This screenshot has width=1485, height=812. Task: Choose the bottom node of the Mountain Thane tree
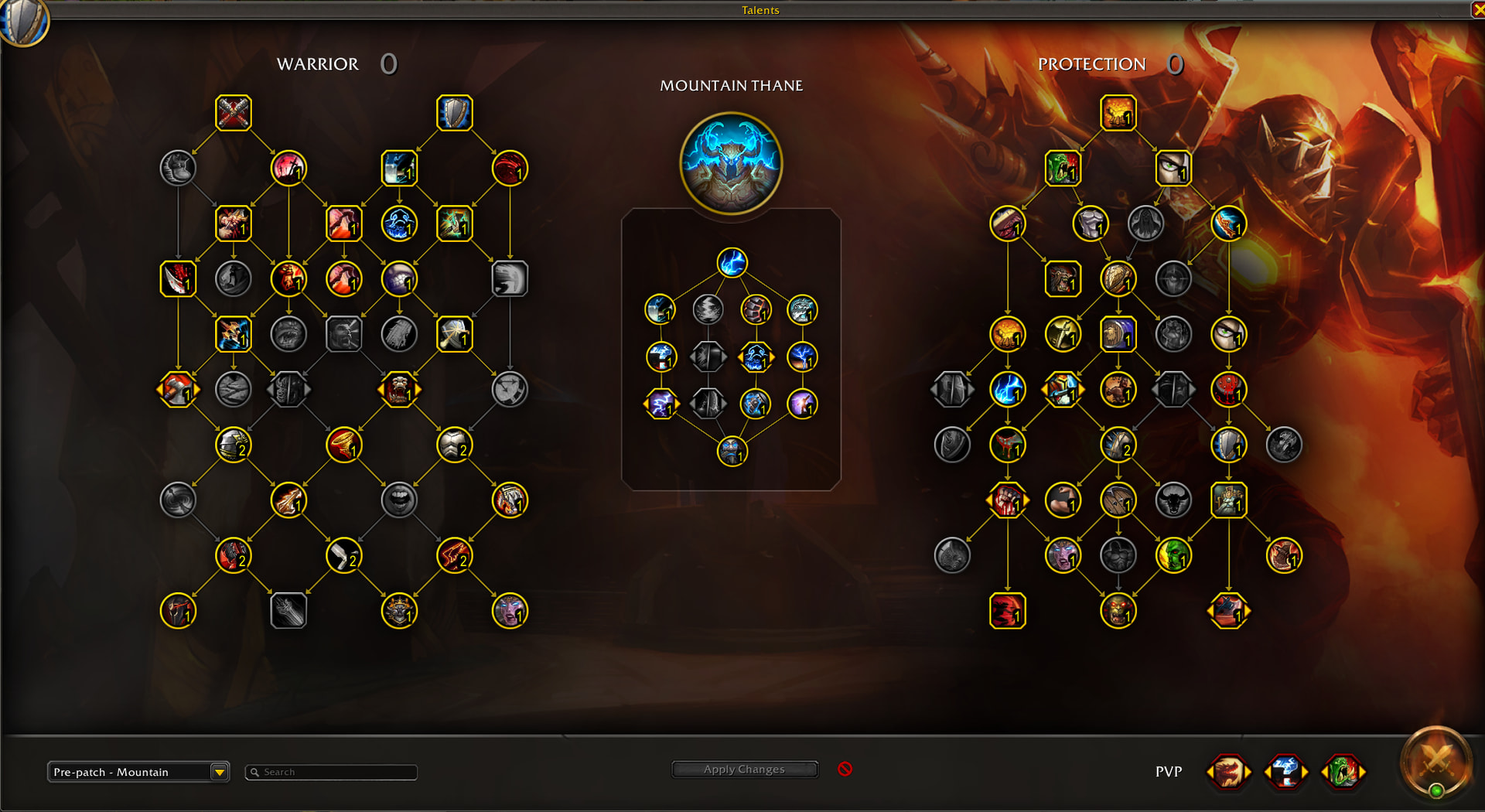[x=732, y=451]
